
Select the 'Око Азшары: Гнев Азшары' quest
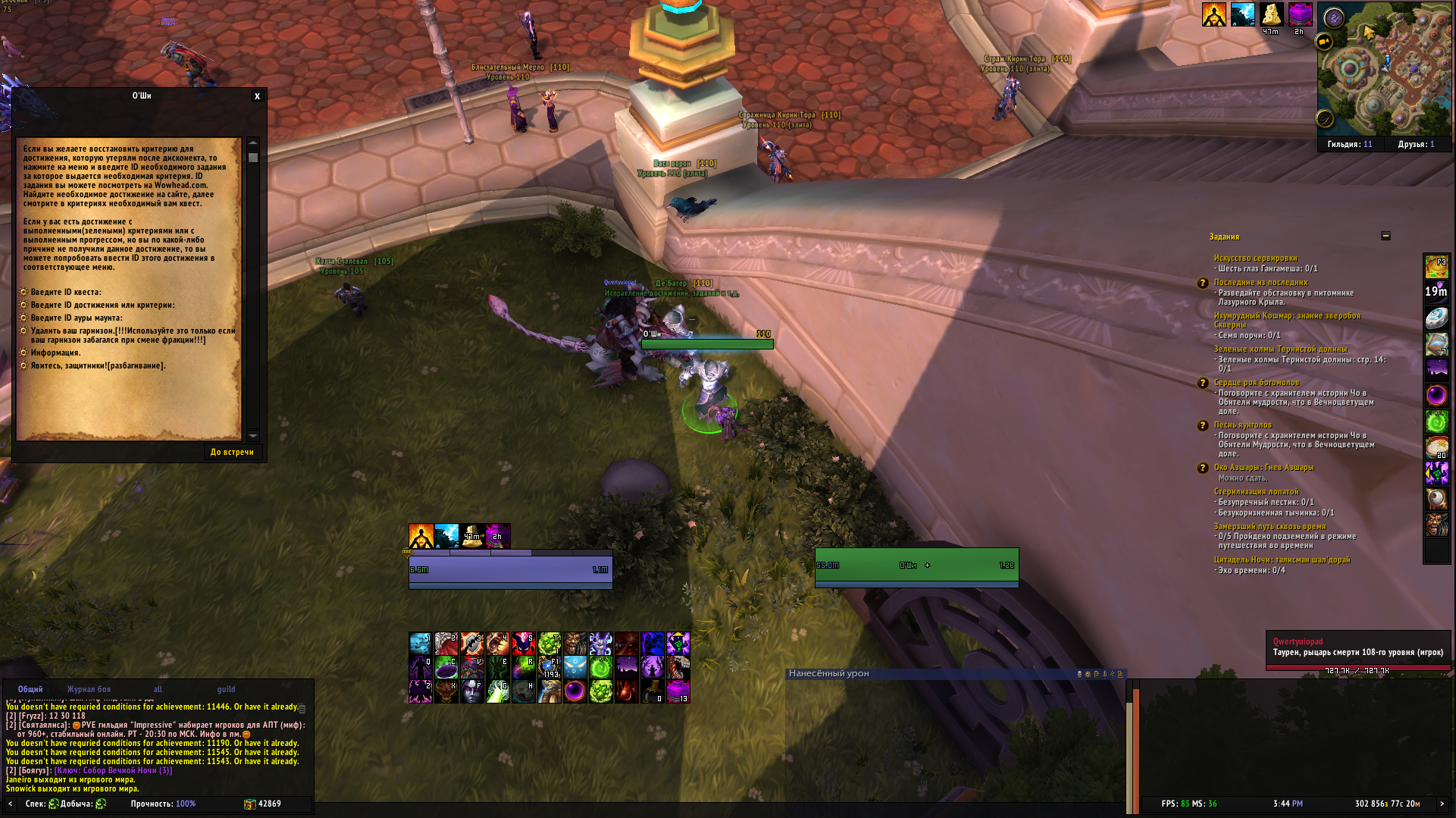click(x=1263, y=467)
